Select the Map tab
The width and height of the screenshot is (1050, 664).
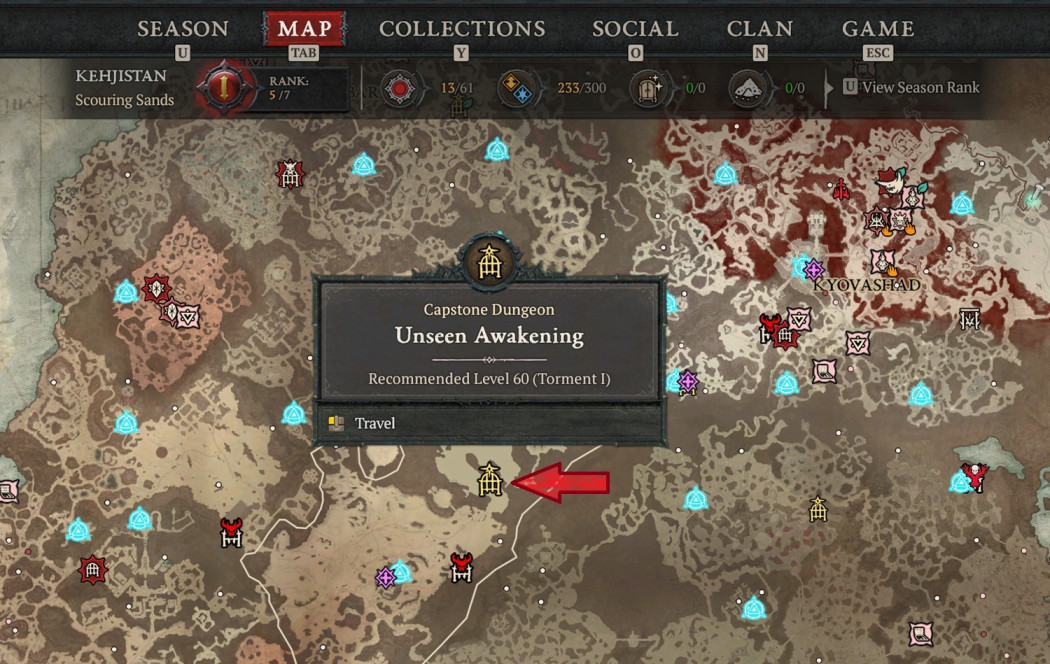(304, 28)
